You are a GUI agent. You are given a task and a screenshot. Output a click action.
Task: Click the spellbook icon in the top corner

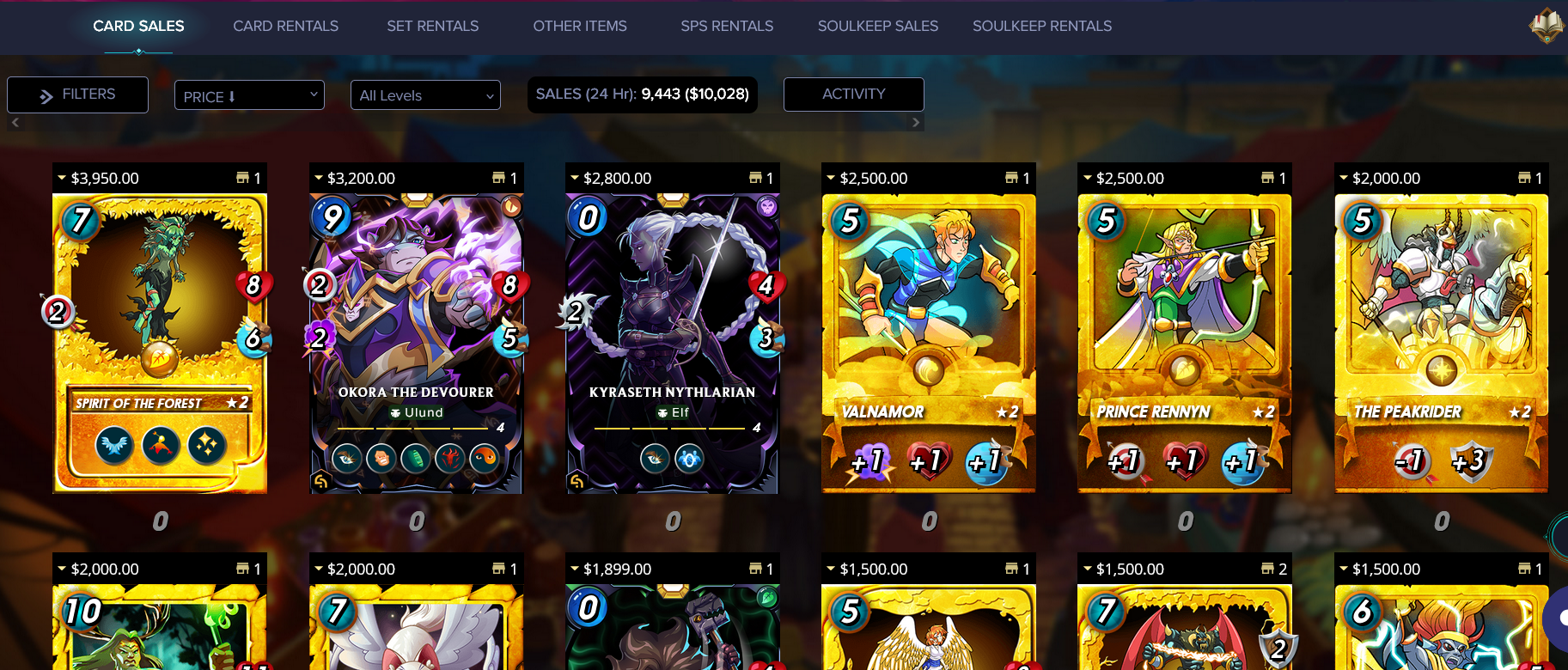(1546, 25)
